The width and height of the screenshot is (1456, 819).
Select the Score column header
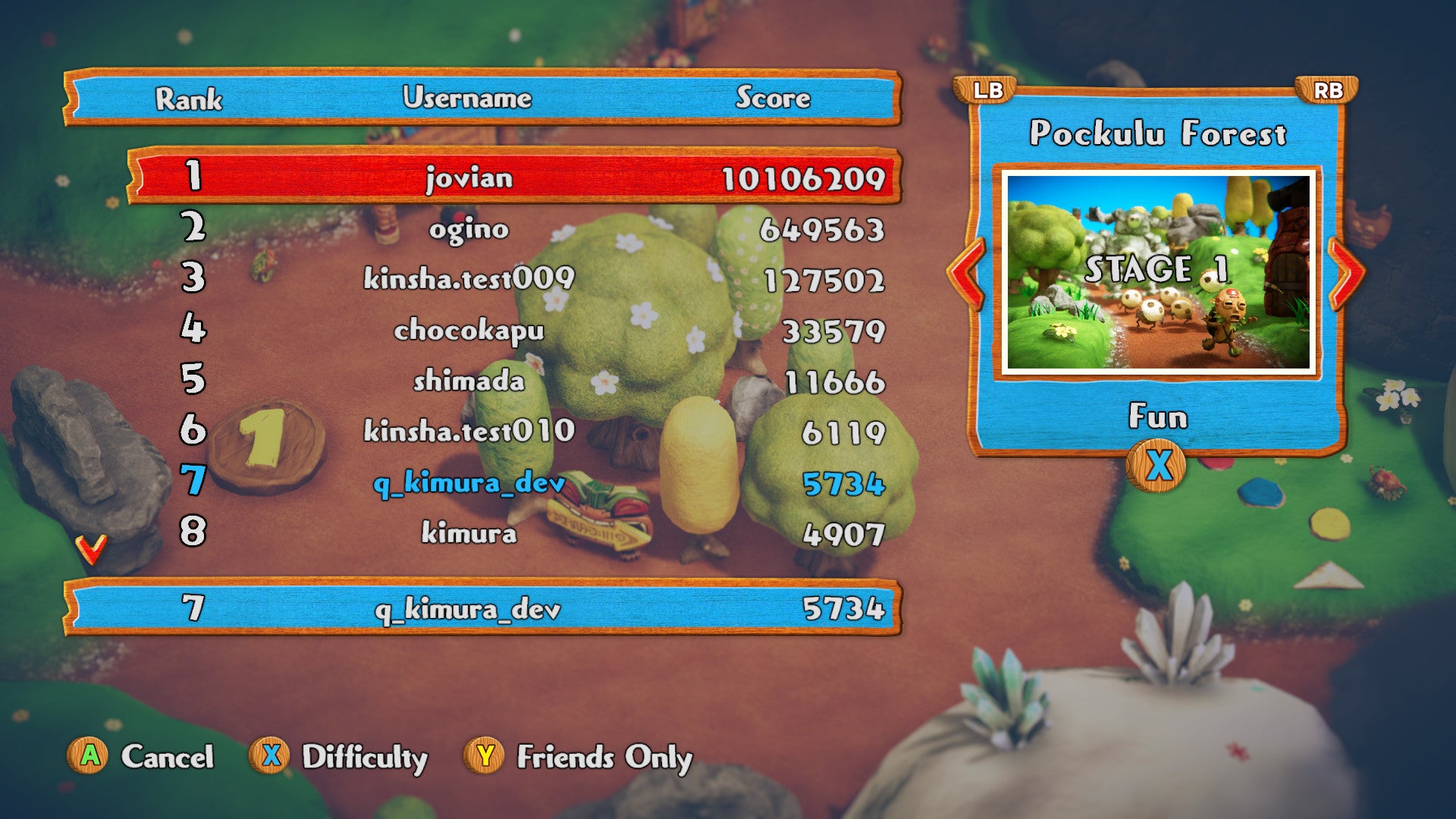coord(773,97)
